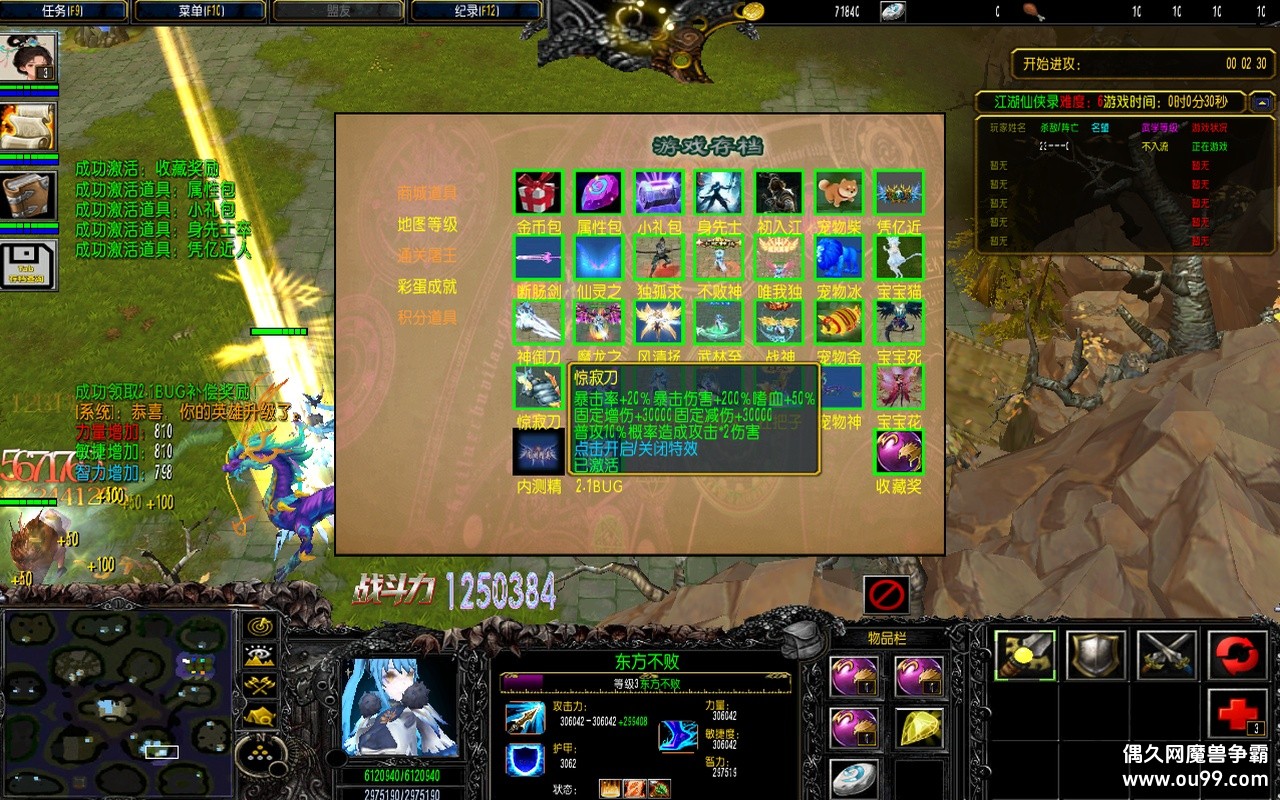Click the 内测精 icon in the save panel
This screenshot has height=800, width=1280.
point(538,452)
